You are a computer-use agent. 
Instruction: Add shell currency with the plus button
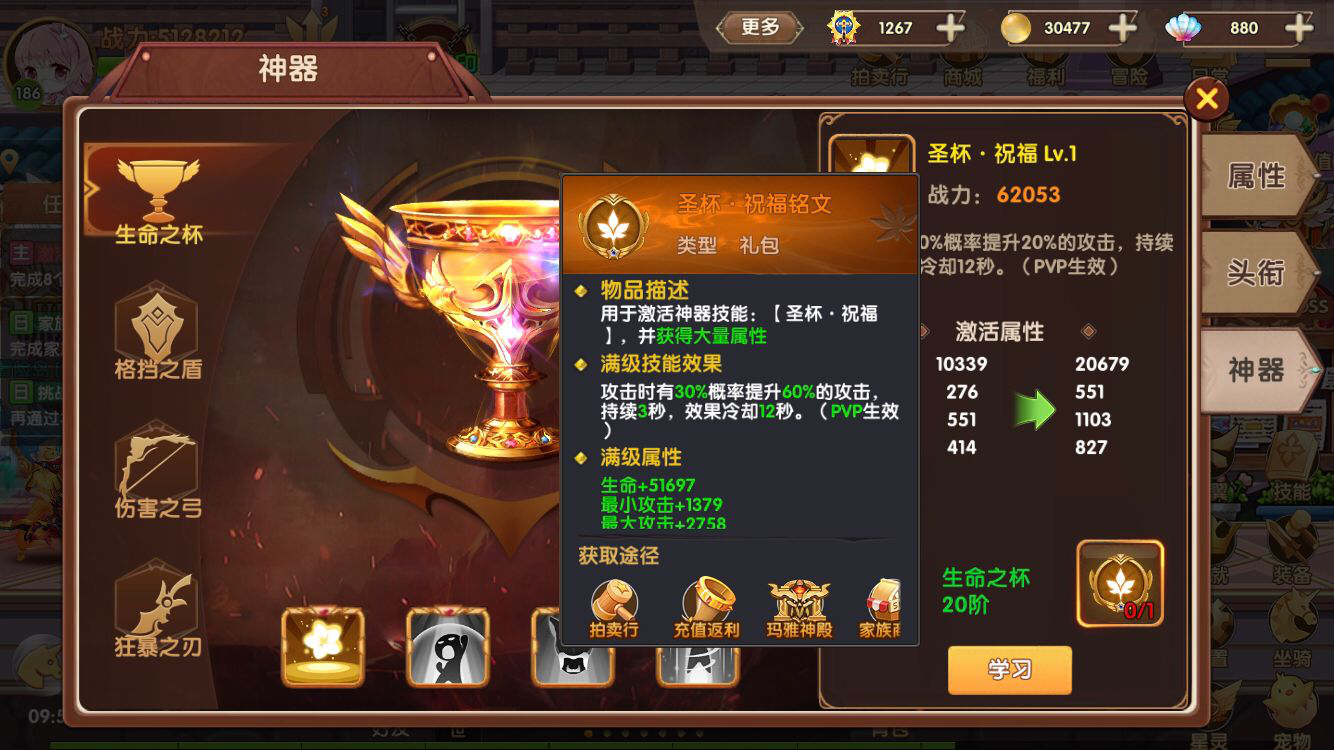(x=1297, y=28)
